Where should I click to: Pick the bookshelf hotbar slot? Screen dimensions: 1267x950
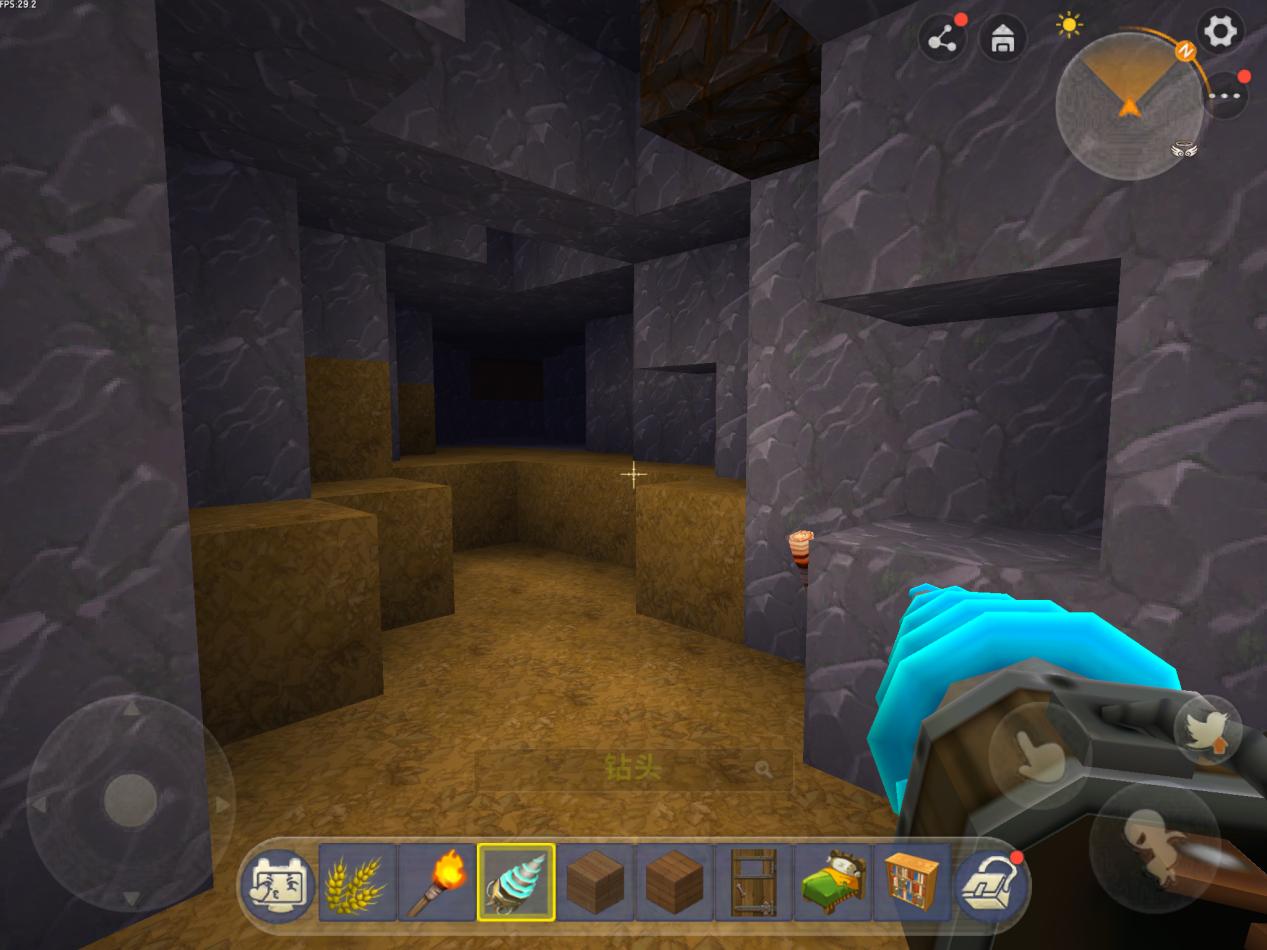[911, 883]
